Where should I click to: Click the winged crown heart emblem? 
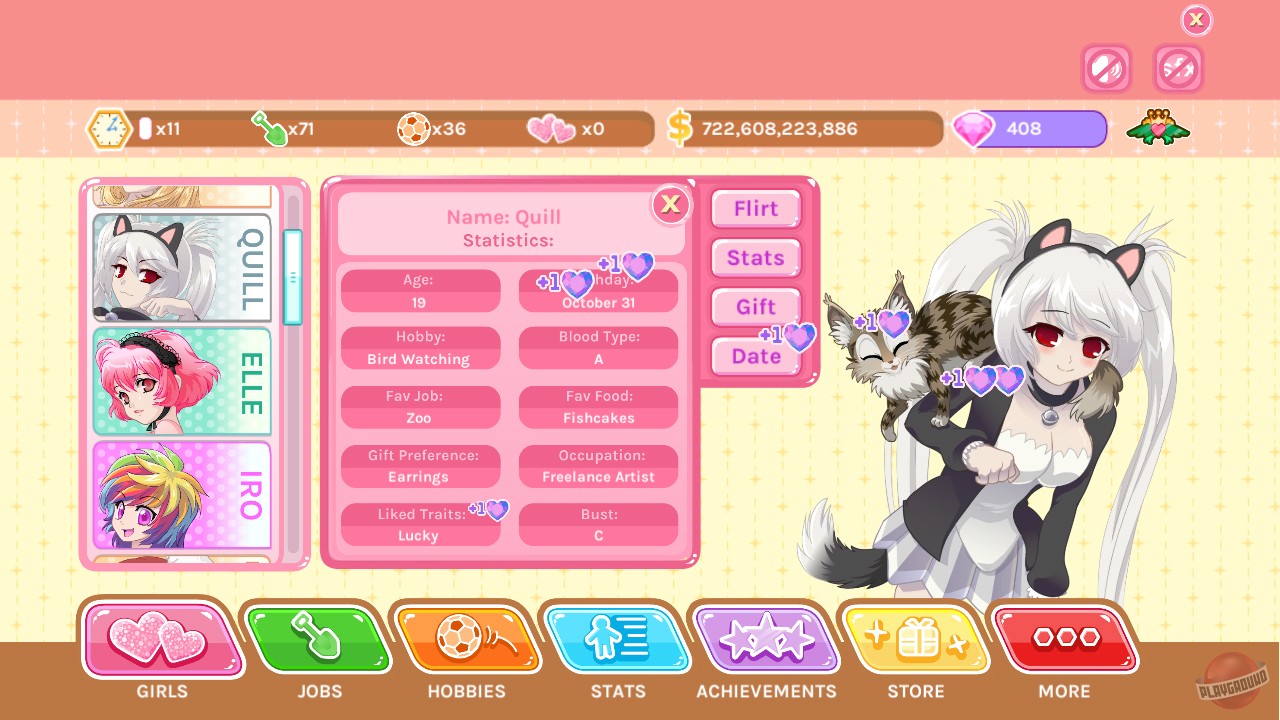click(x=1157, y=128)
